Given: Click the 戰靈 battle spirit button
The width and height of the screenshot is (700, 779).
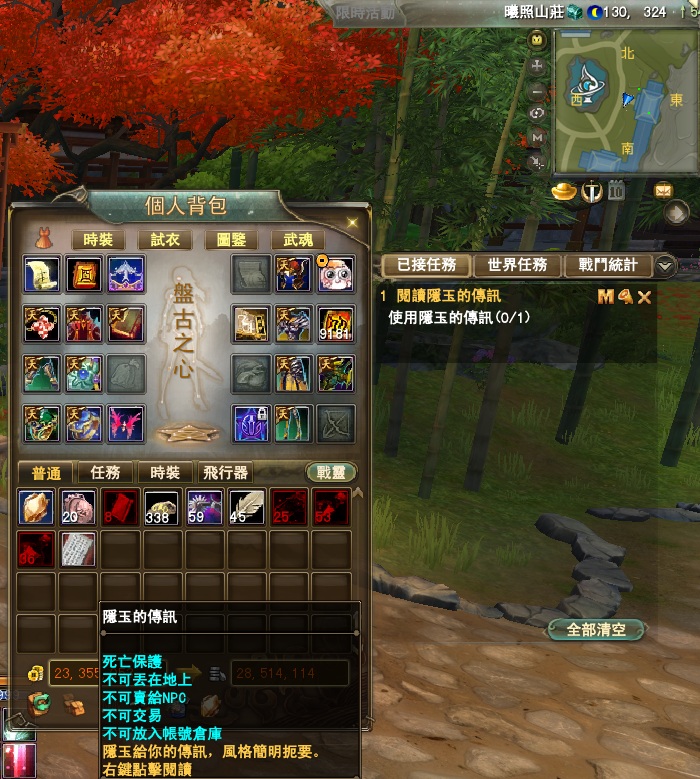Looking at the screenshot, I should coord(330,473).
